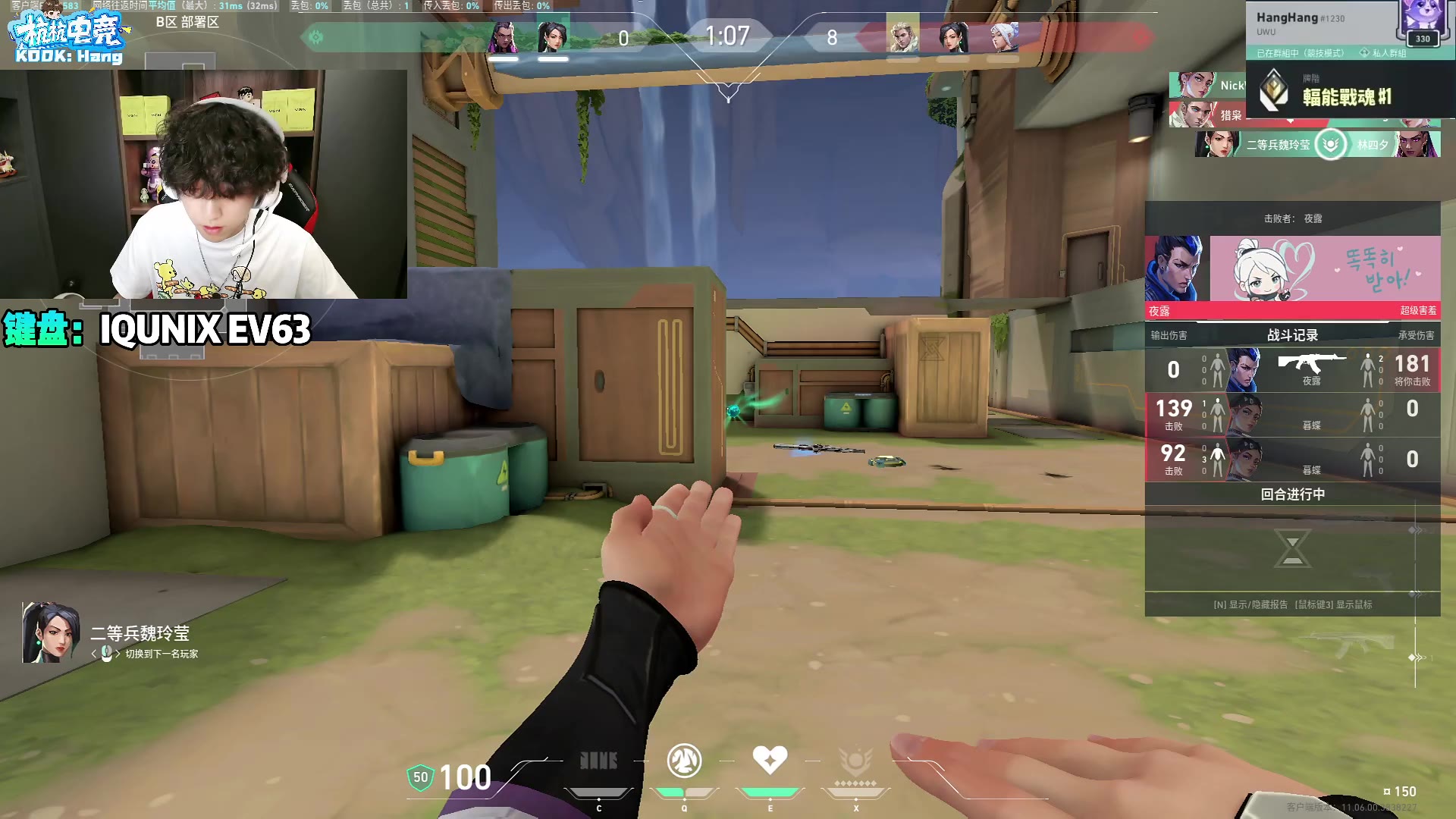The width and height of the screenshot is (1456, 819).
Task: Select the green-team Sage portrait in top bar
Action: (x=553, y=36)
